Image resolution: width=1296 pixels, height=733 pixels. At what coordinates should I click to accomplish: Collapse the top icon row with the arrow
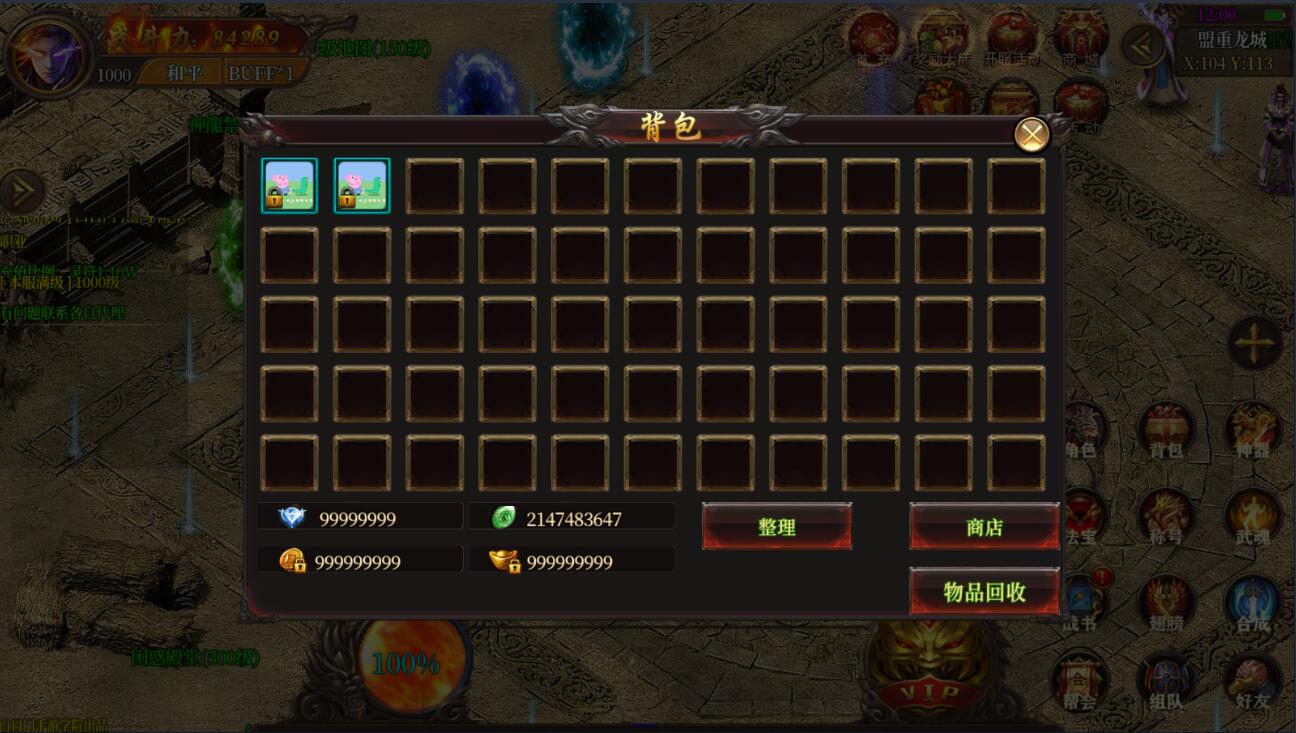coord(1143,45)
